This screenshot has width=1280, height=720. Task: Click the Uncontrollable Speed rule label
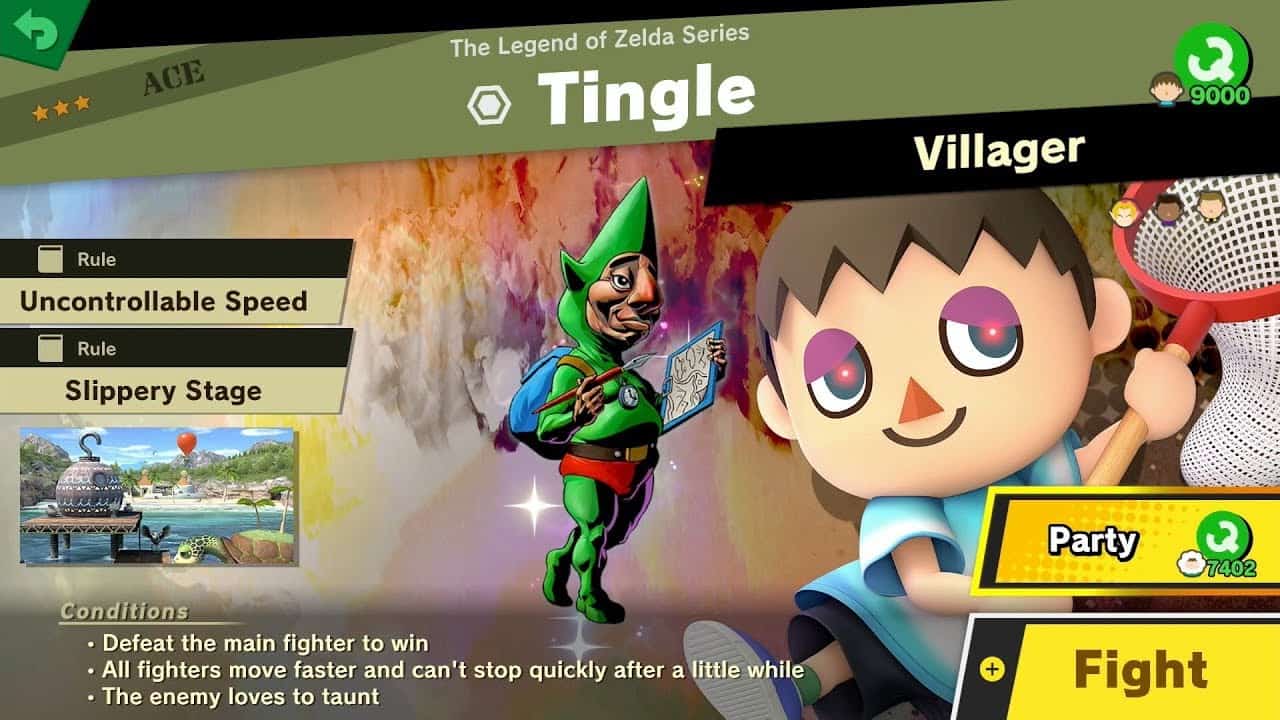162,301
